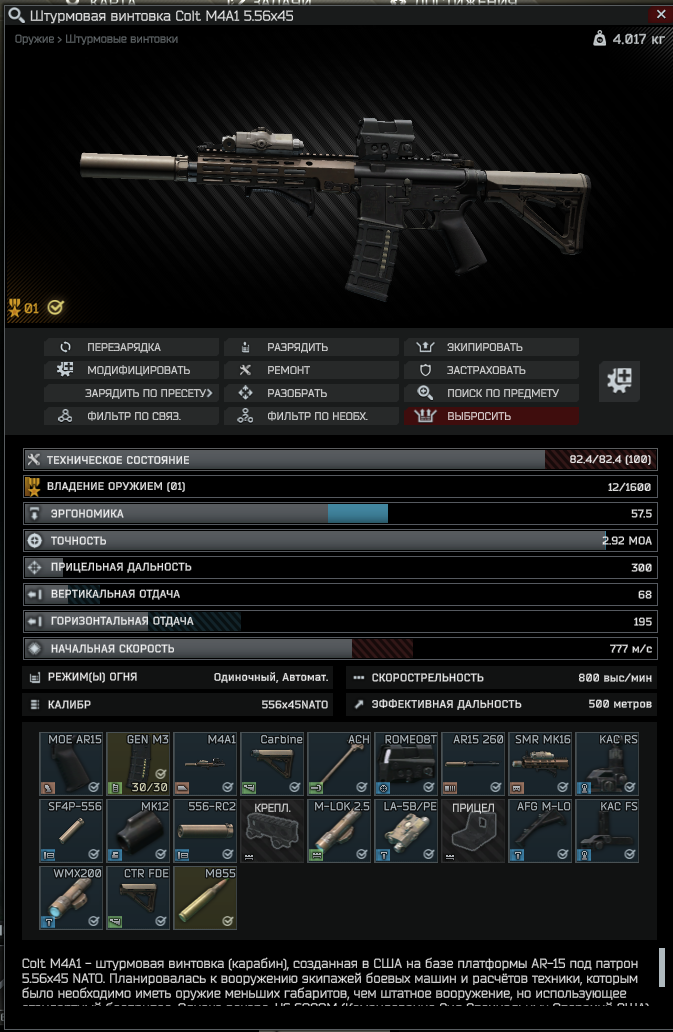Choose the ROMEO8T sight slot

(x=406, y=763)
